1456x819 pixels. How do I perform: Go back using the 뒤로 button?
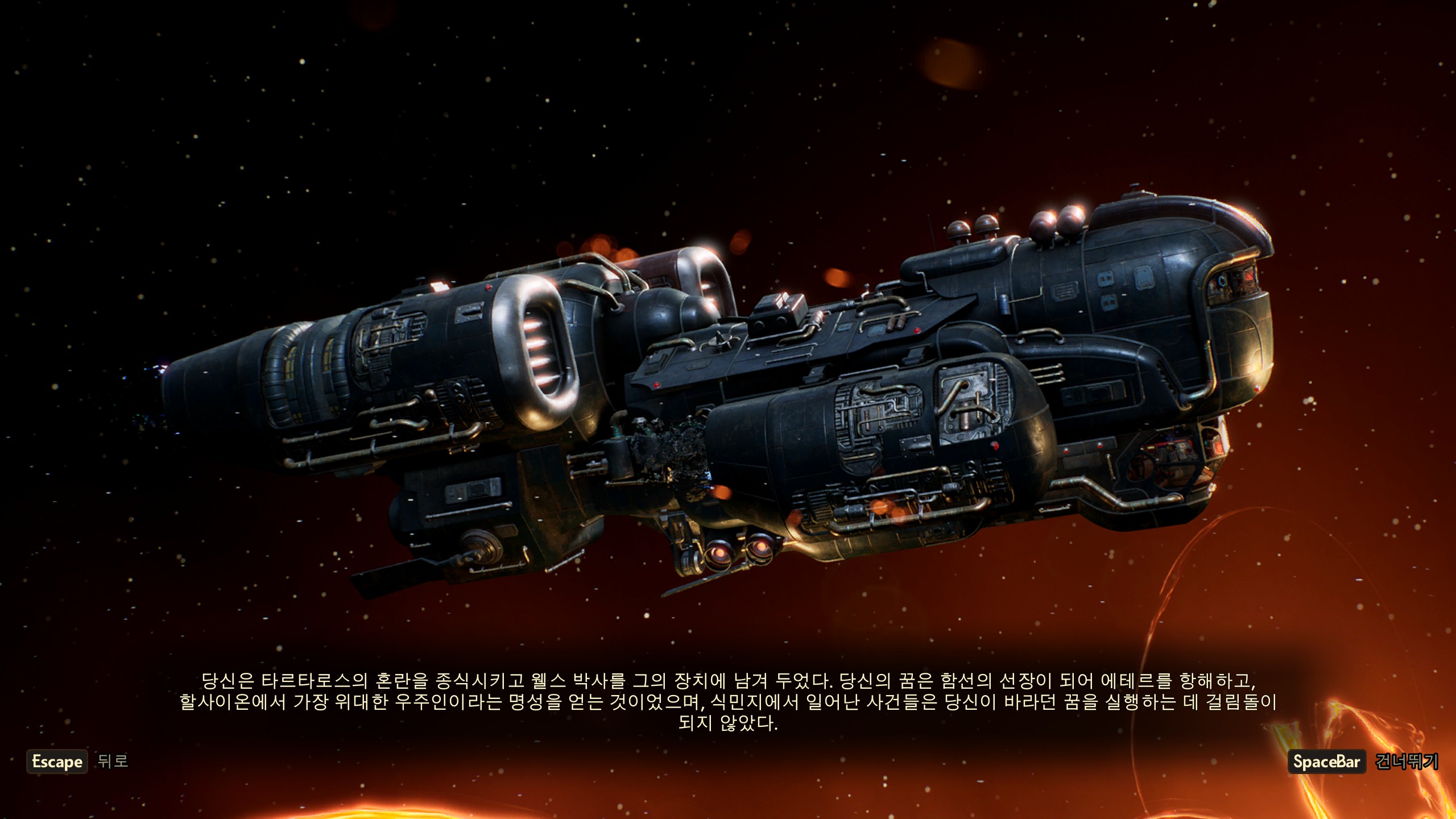tap(112, 761)
